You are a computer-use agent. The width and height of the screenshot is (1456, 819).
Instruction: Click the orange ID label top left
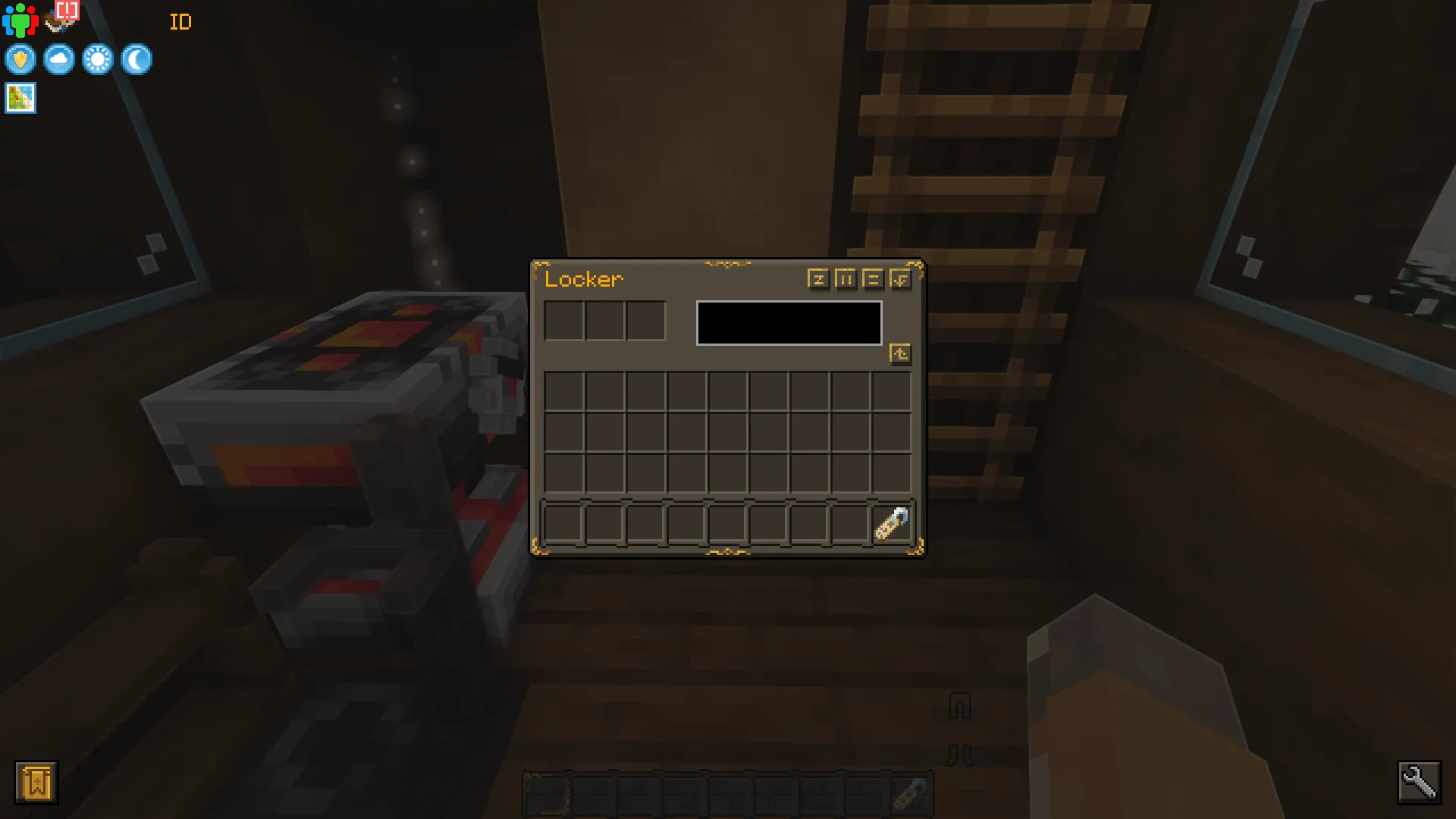pos(180,22)
